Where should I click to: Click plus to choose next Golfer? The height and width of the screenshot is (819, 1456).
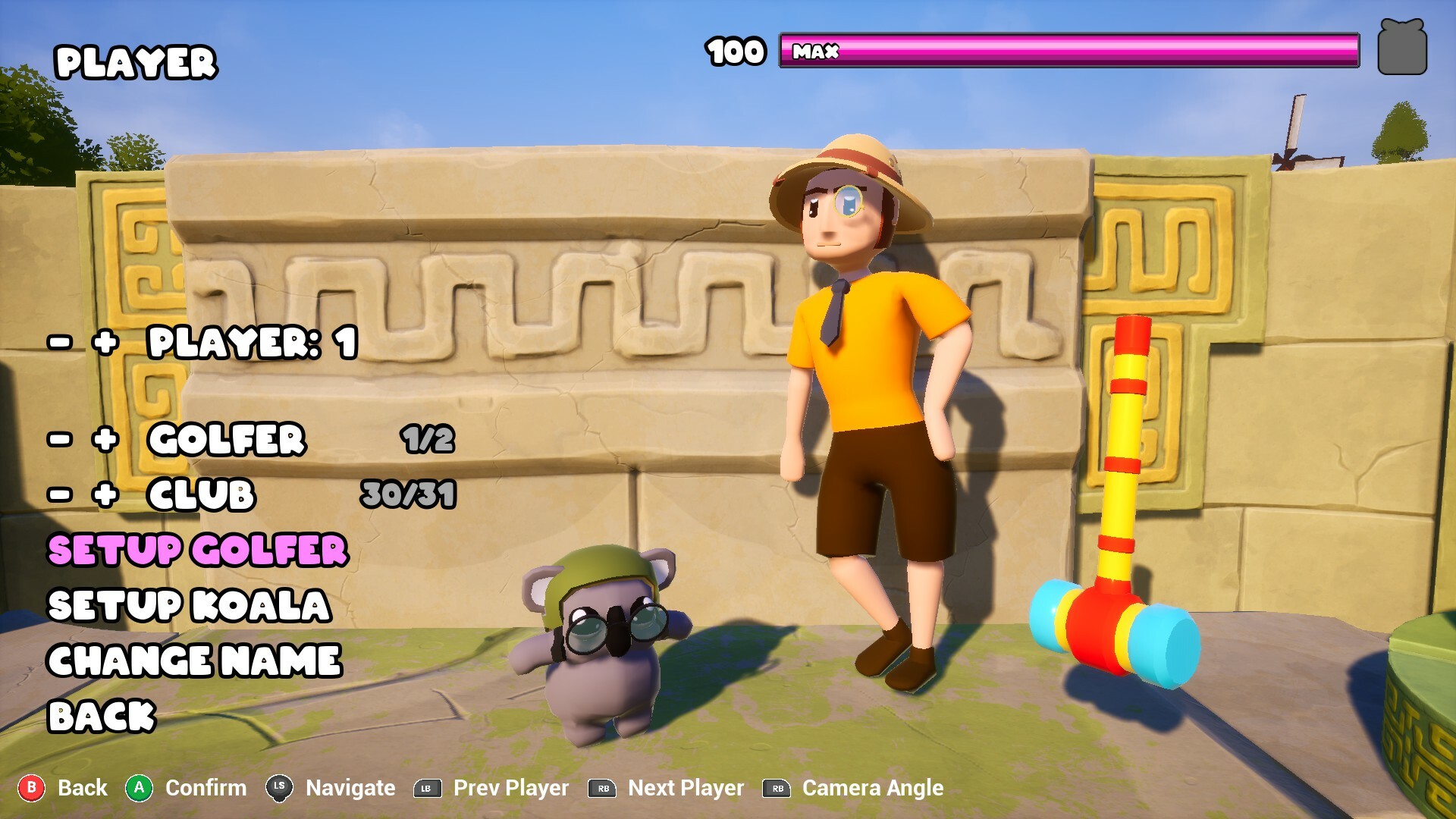point(106,440)
